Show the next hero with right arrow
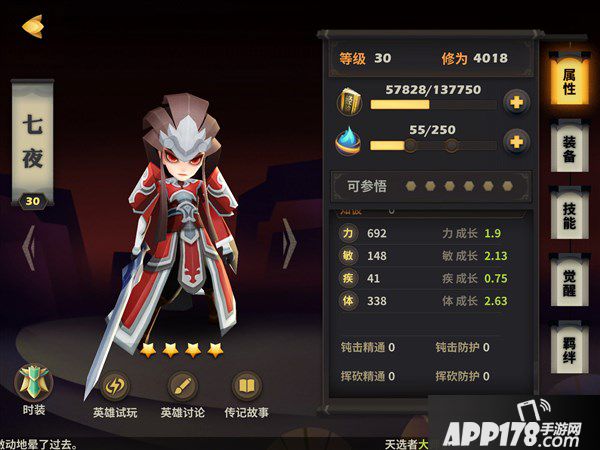Screen dimensions: 600x450 [289, 243]
